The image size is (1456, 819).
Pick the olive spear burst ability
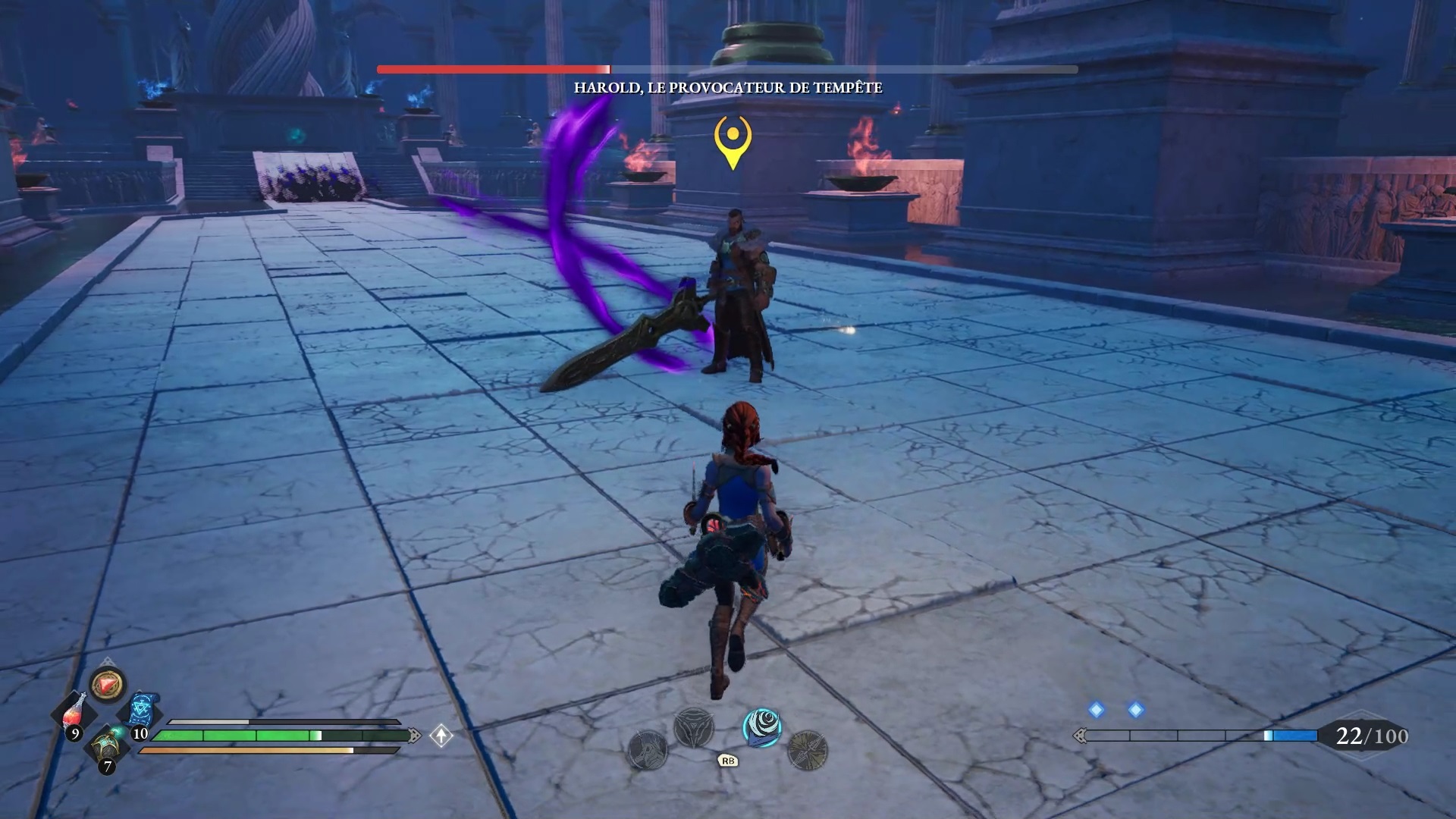point(807,751)
